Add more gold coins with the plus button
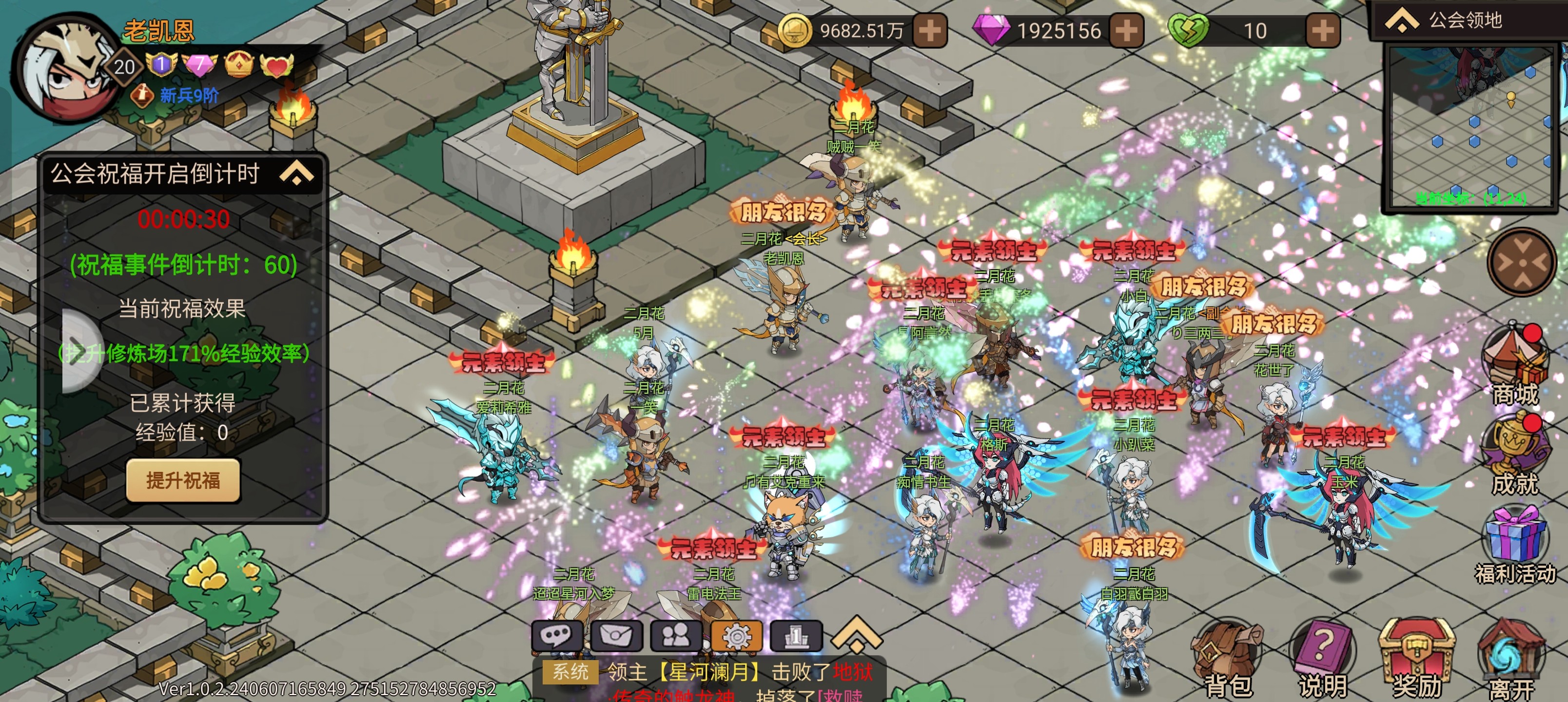1568x702 pixels. [929, 30]
